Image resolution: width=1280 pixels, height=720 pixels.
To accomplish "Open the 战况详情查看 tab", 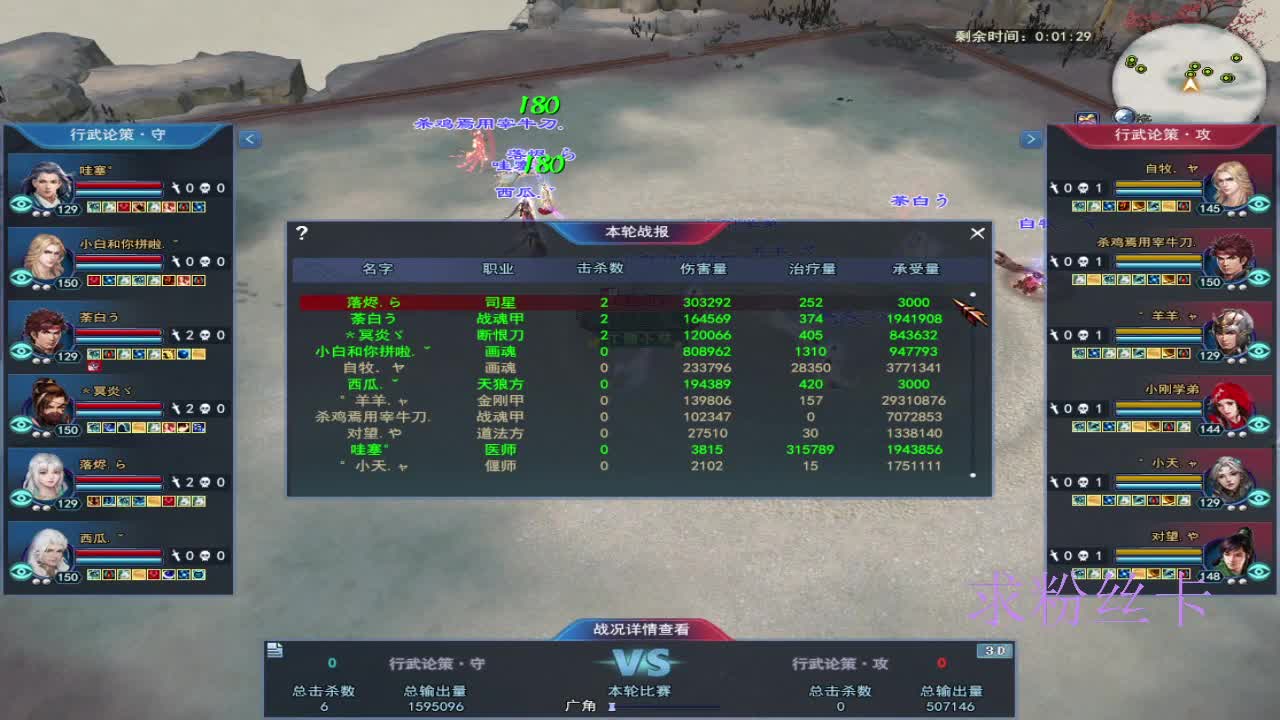I will 640,630.
